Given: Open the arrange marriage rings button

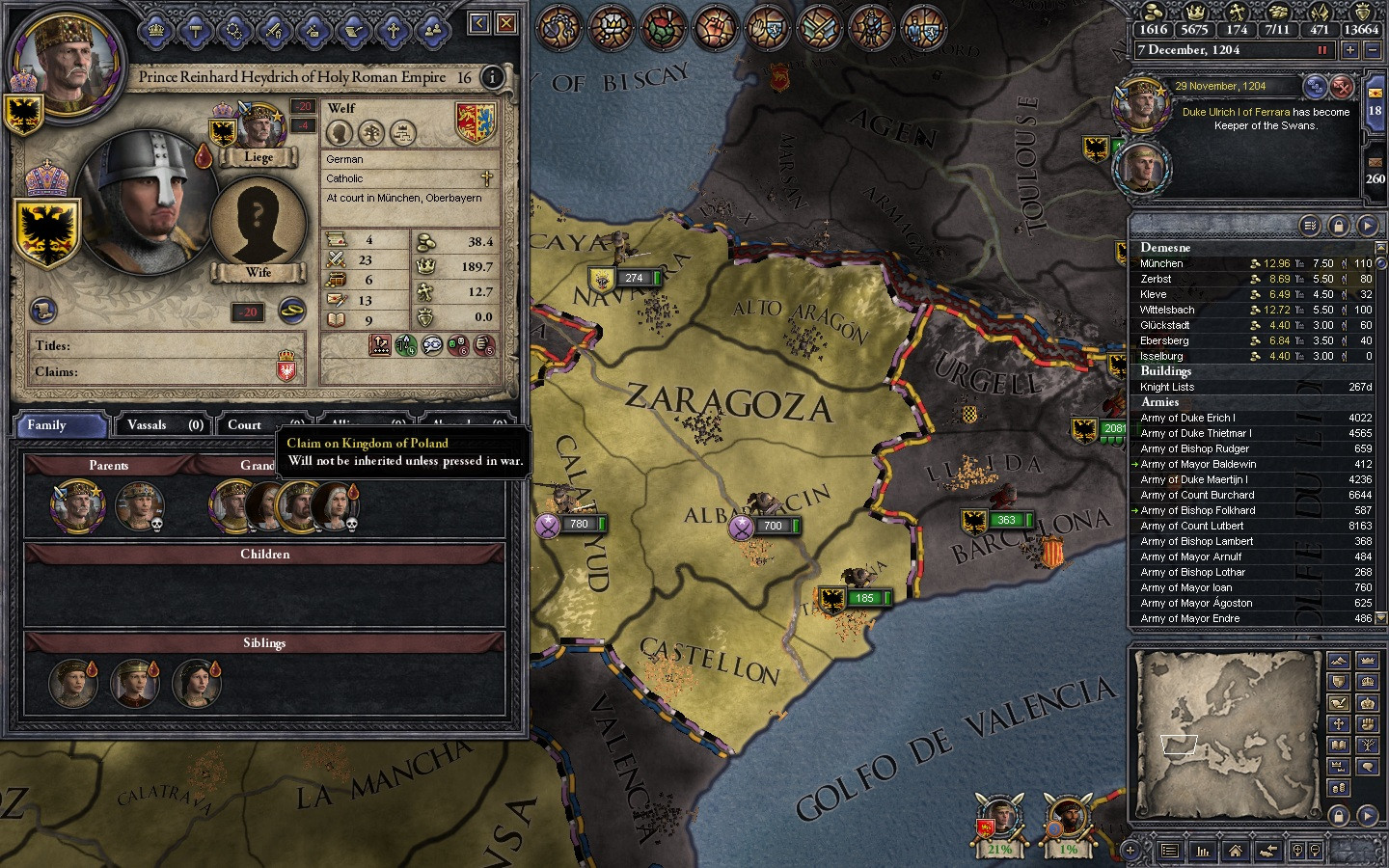Looking at the screenshot, I should tap(292, 311).
